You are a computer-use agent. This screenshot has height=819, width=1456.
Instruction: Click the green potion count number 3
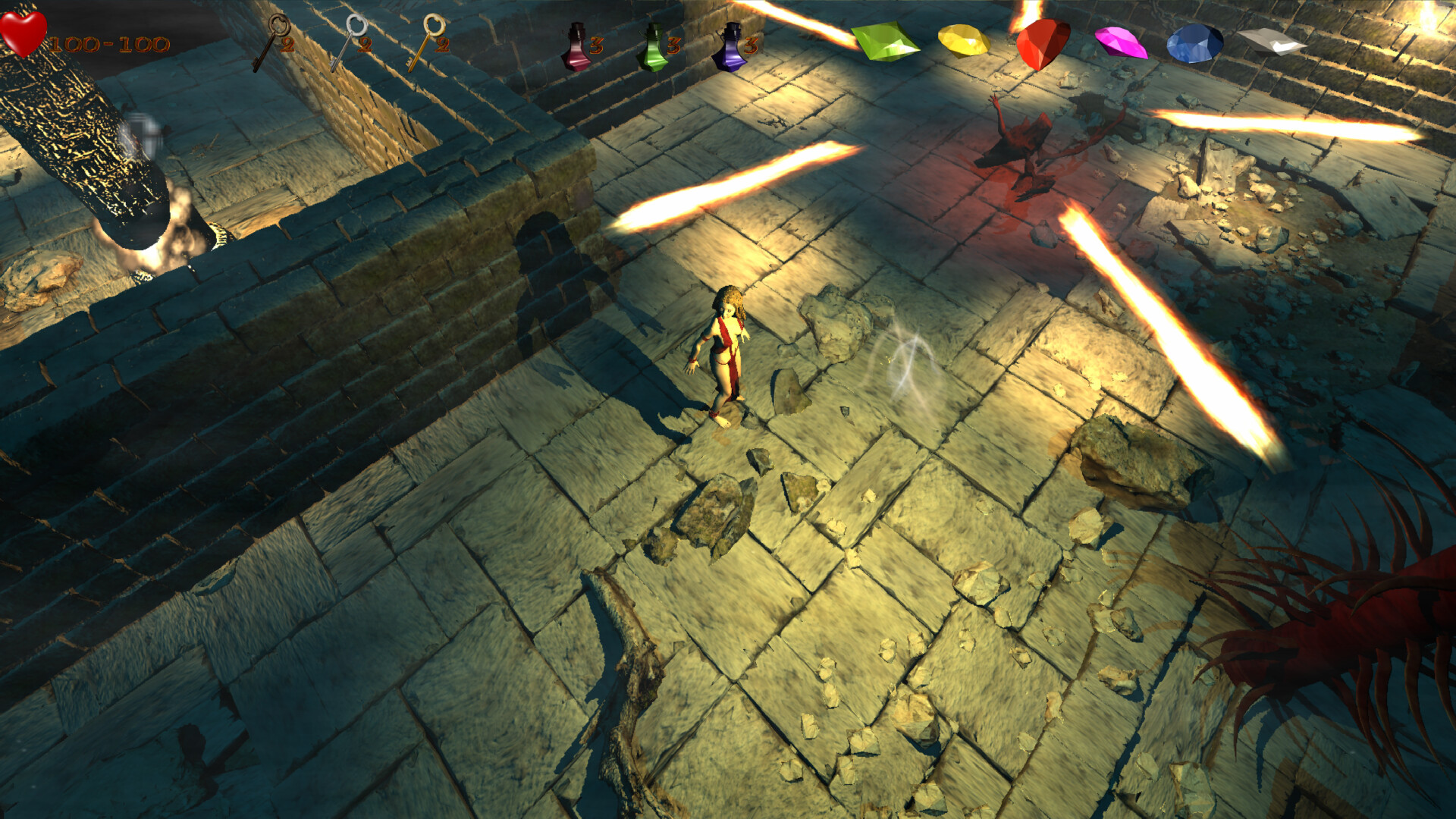tap(673, 47)
